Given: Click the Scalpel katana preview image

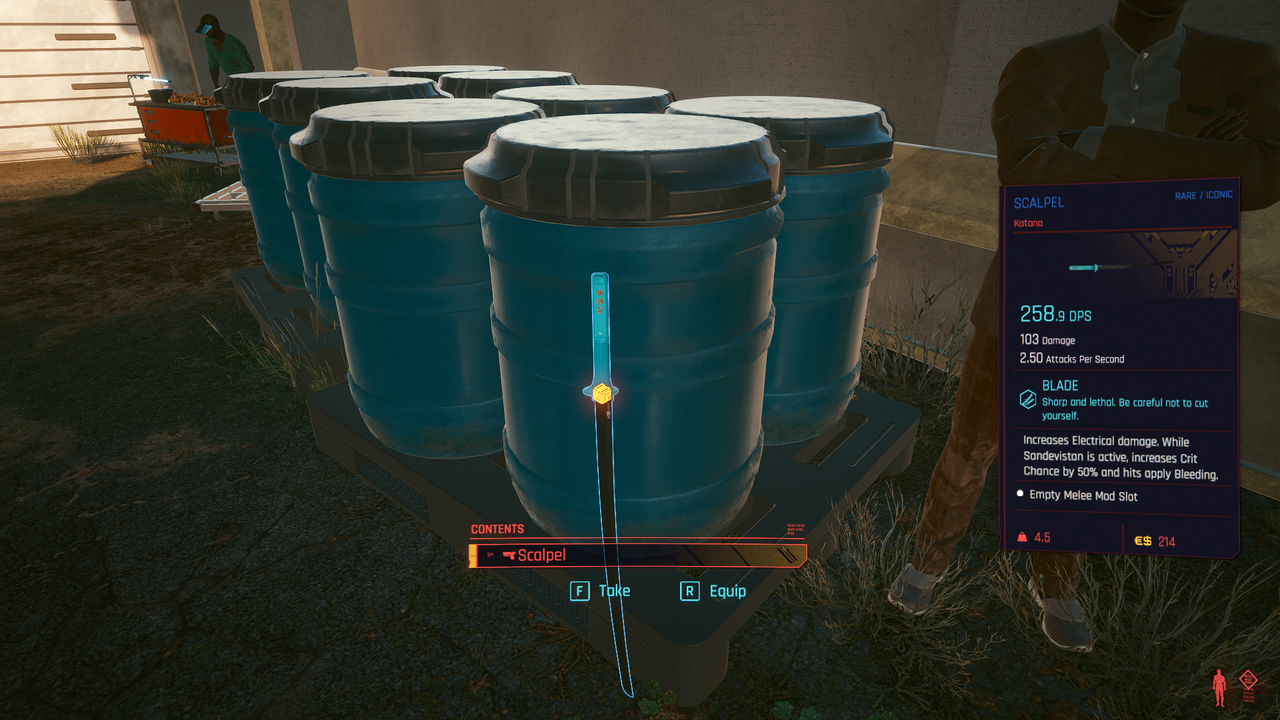Looking at the screenshot, I should [x=1099, y=267].
